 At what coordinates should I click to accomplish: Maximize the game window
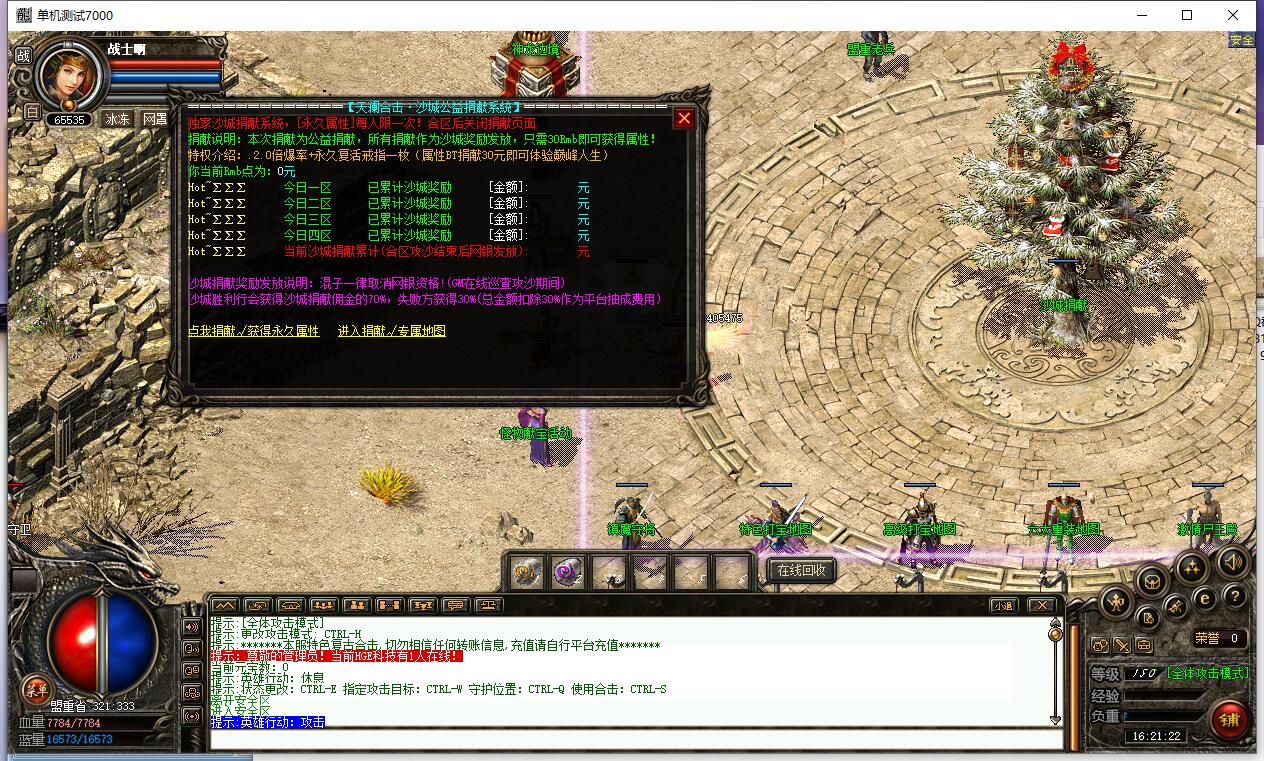[1187, 15]
